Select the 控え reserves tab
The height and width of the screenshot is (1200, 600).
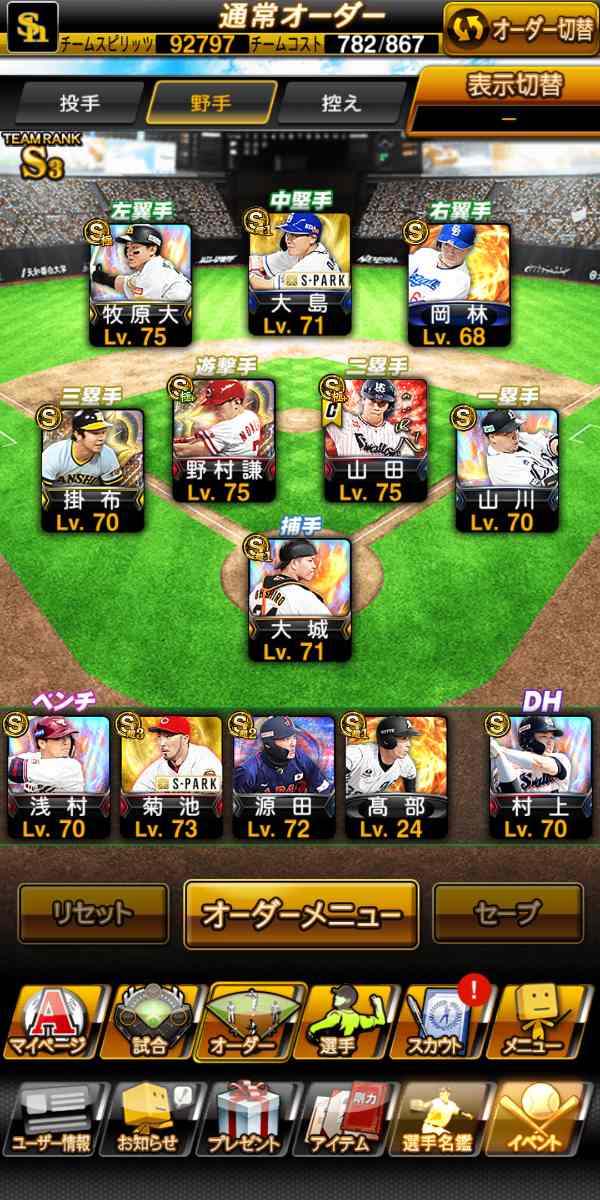[341, 103]
